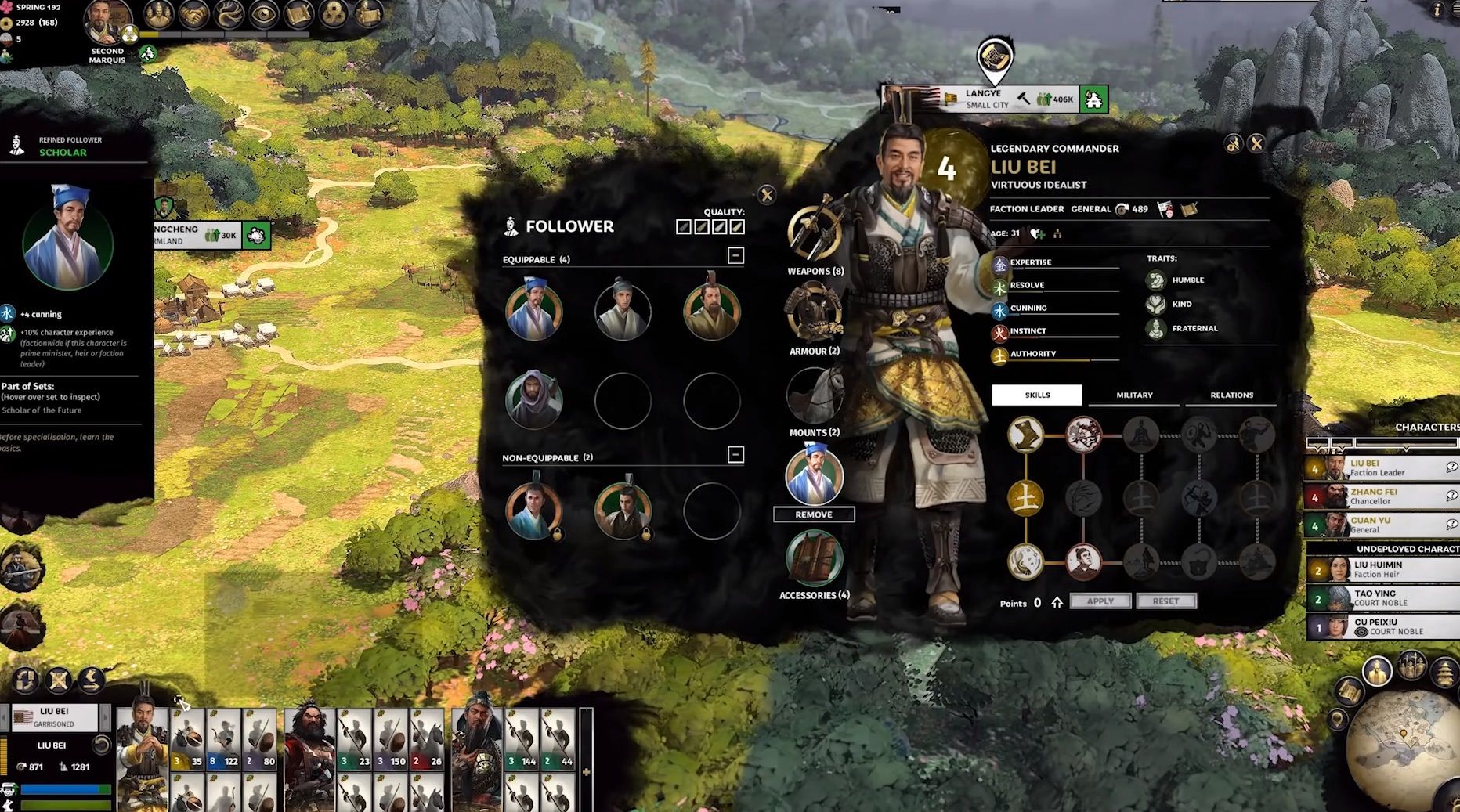Image resolution: width=1460 pixels, height=812 pixels.
Task: Reset the skill point allocation
Action: [1165, 601]
